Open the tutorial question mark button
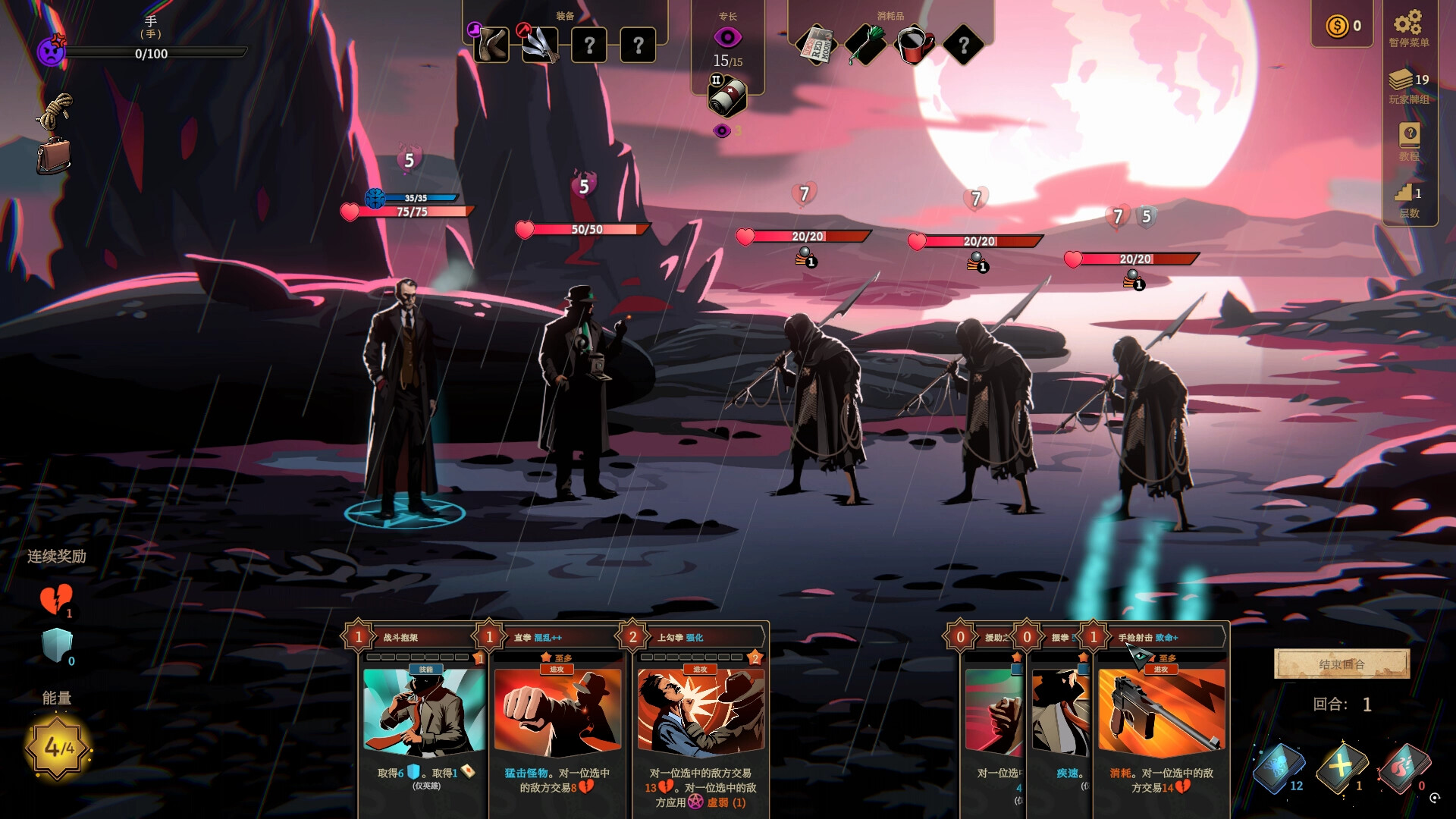 tap(1409, 135)
